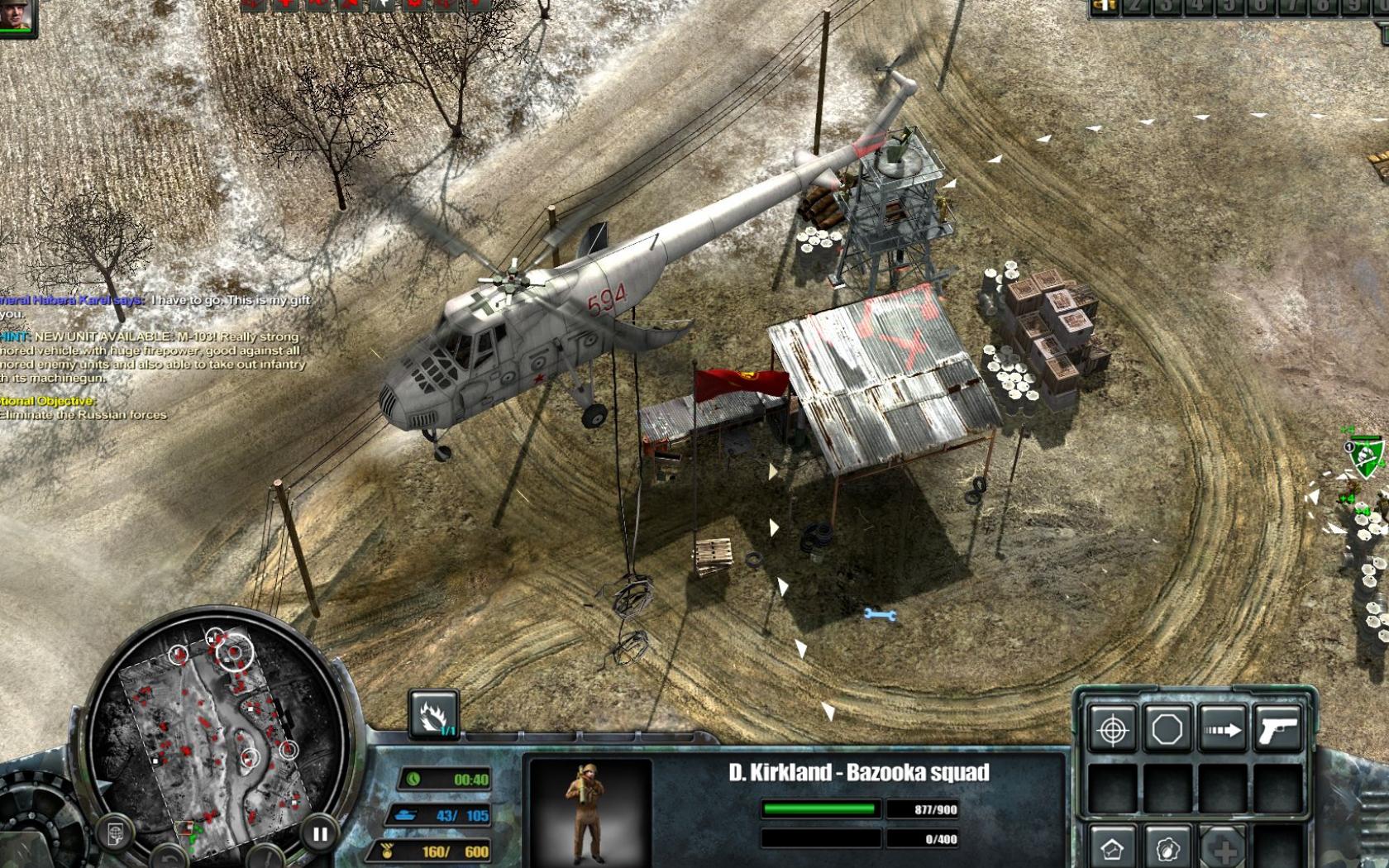The height and width of the screenshot is (868, 1389).
Task: Select the dashed-arrow movement command icon
Action: (1223, 728)
